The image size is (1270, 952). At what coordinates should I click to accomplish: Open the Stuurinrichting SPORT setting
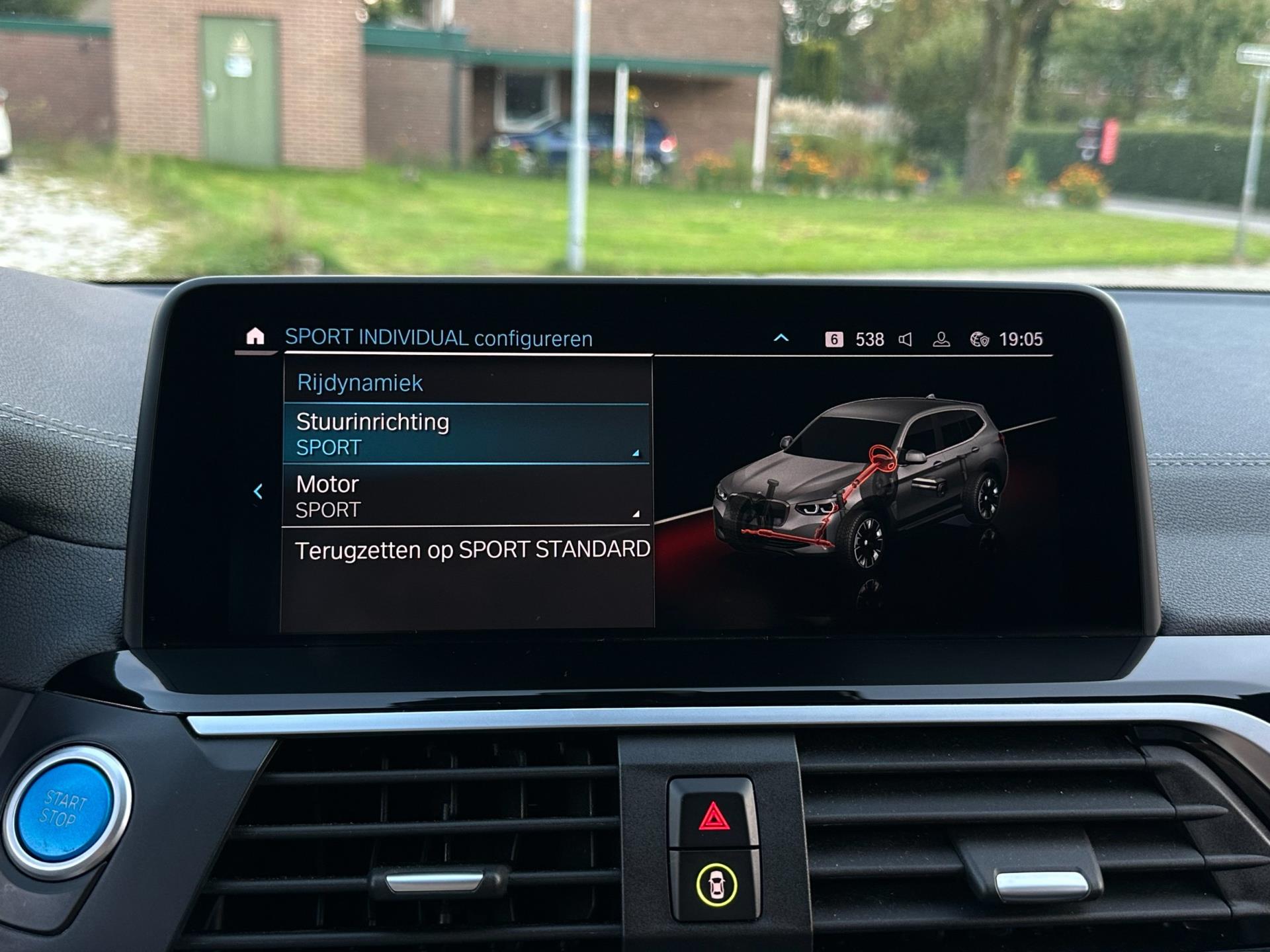[466, 434]
